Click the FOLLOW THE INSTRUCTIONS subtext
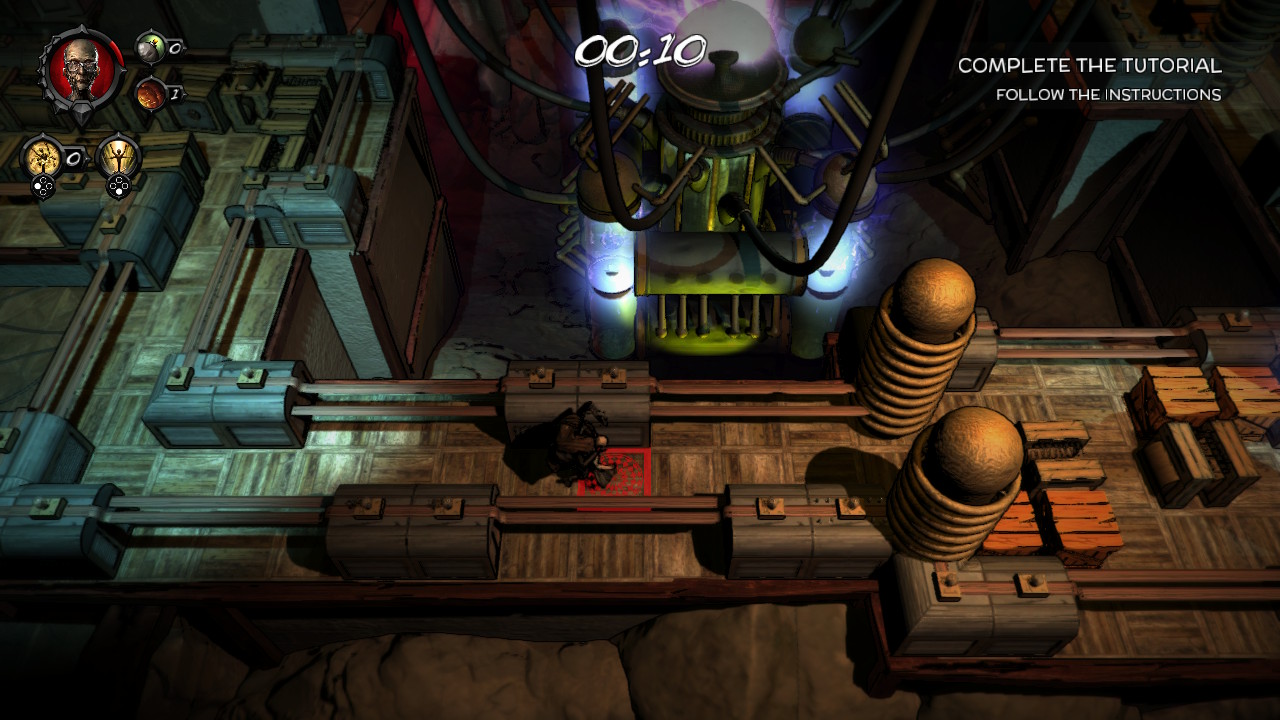This screenshot has height=720, width=1280. pyautogui.click(x=1109, y=94)
